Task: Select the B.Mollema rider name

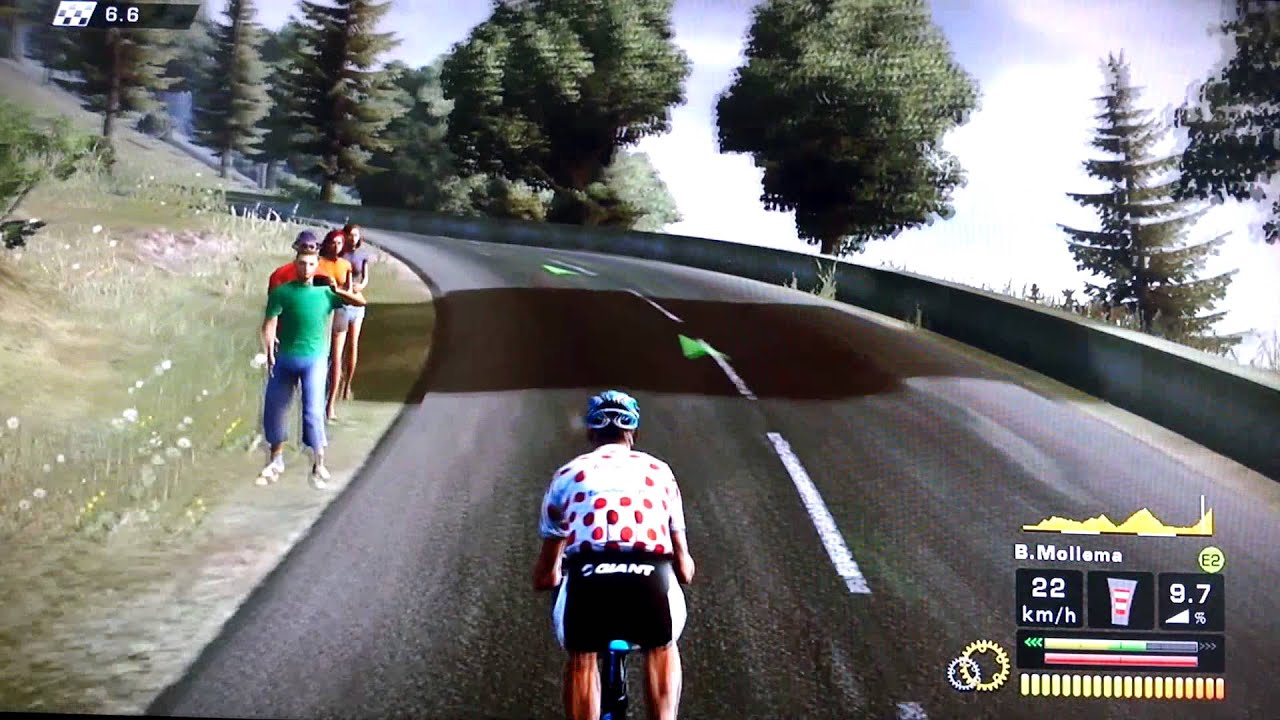Action: [x=1067, y=554]
